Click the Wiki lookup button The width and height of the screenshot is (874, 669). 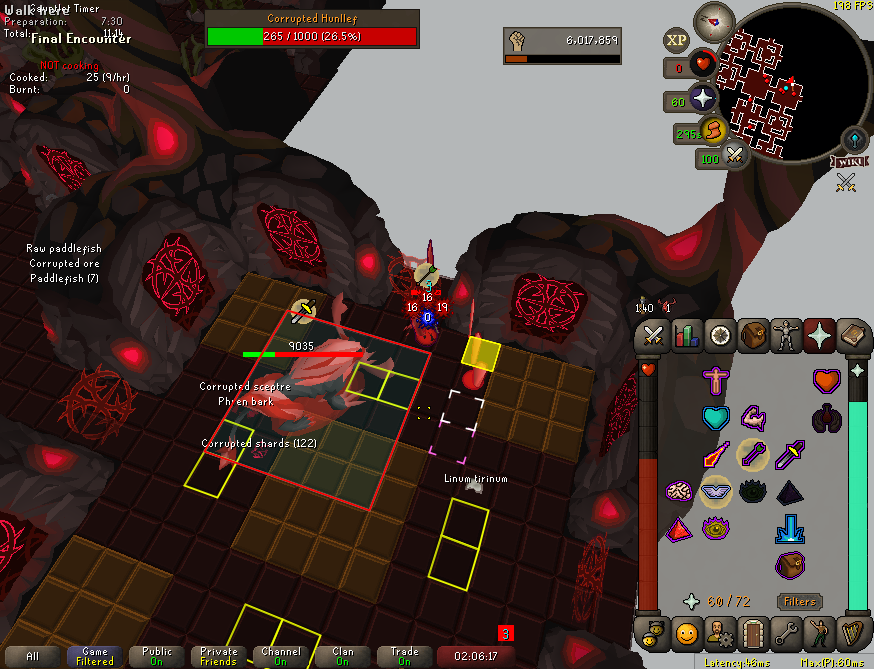[x=847, y=161]
